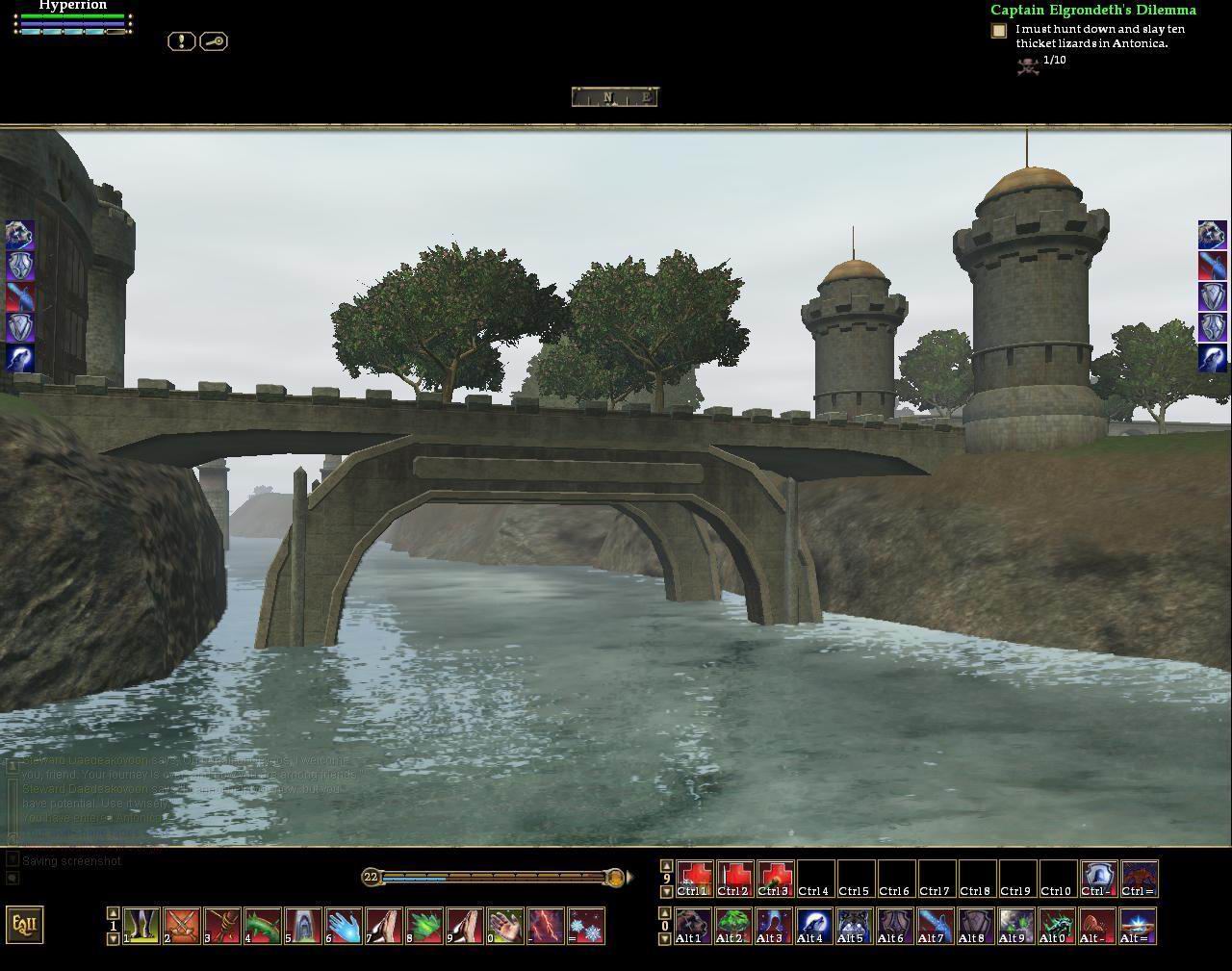
Task: Cast the thorny vine spell in slot 4
Action: point(263,926)
